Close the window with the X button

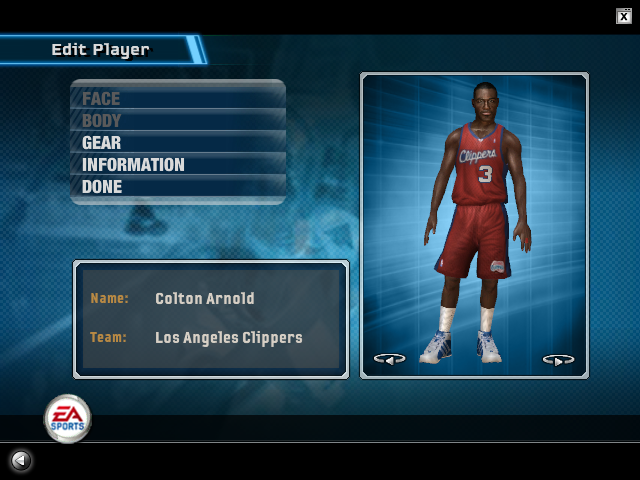(624, 15)
